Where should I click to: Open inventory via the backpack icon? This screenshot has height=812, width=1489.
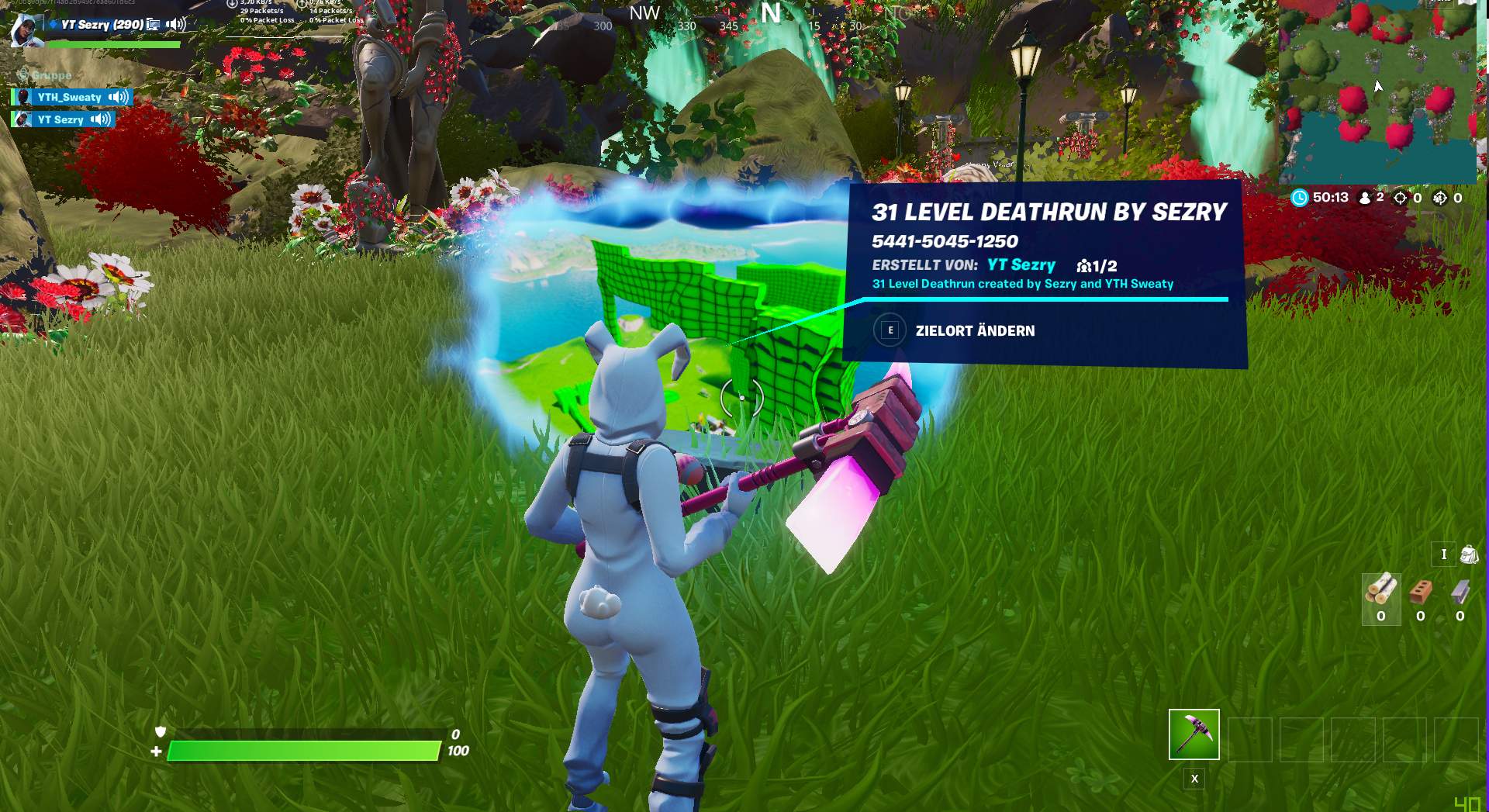[x=1470, y=554]
